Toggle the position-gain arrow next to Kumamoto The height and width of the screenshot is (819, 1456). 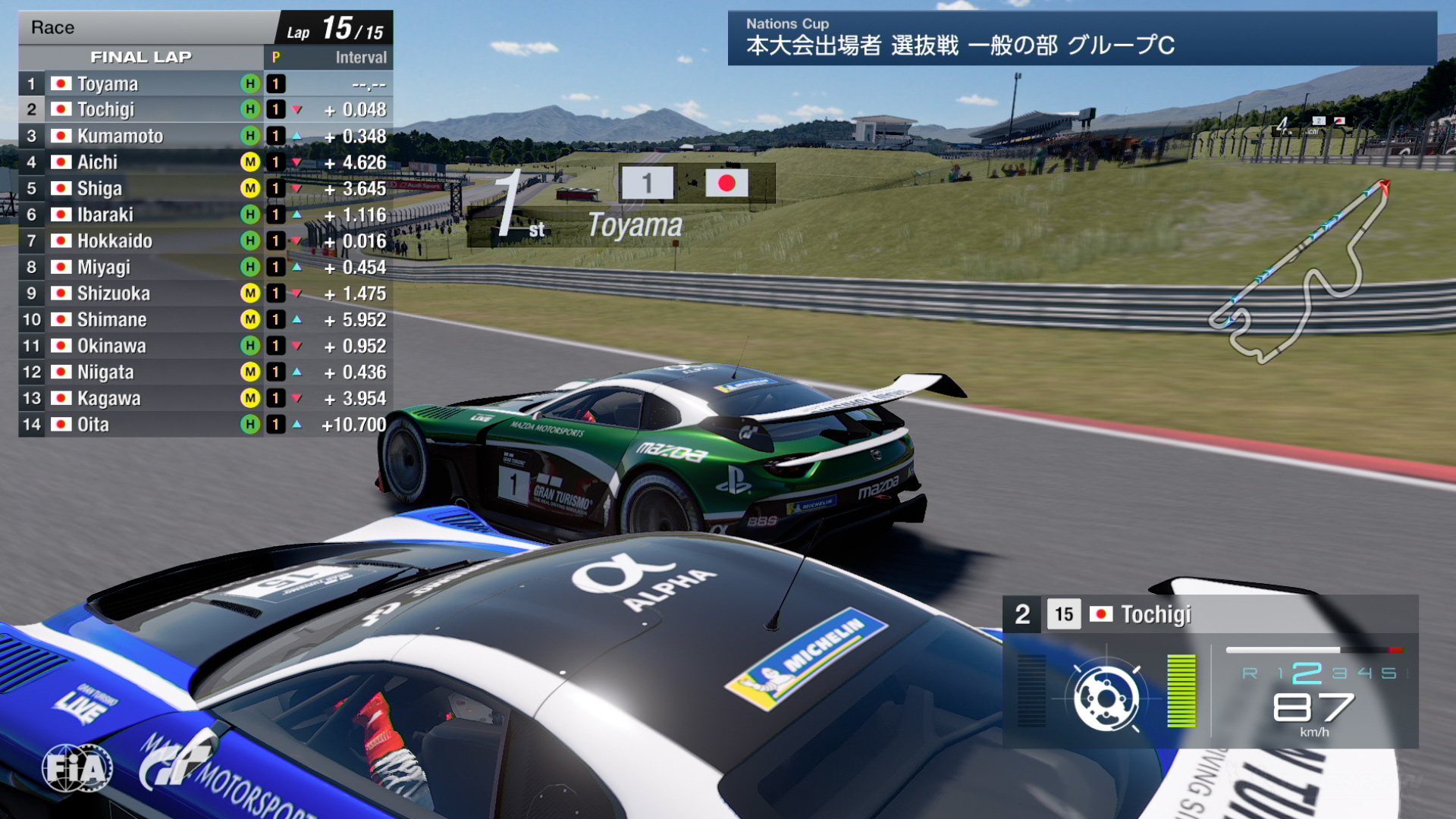click(296, 136)
